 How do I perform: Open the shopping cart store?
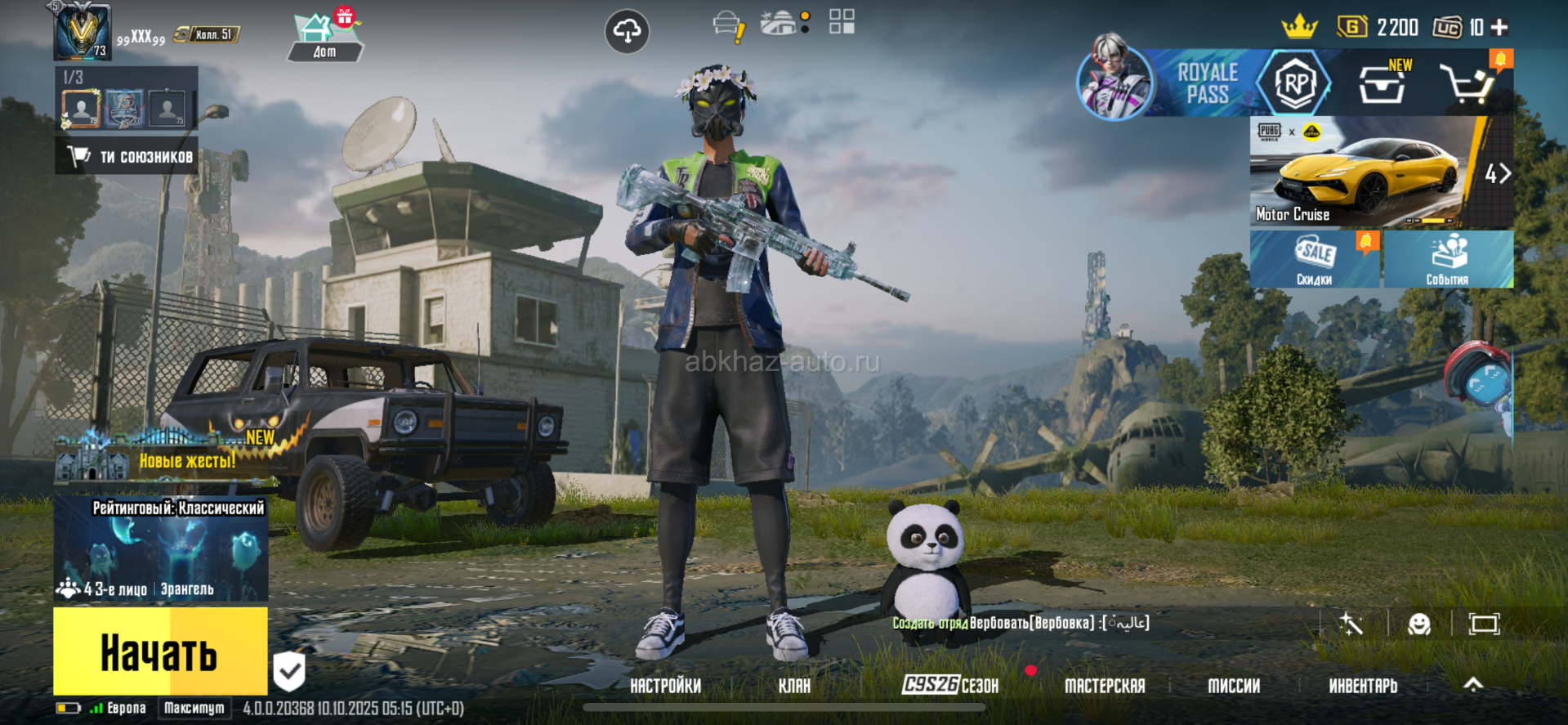pyautogui.click(x=1467, y=83)
